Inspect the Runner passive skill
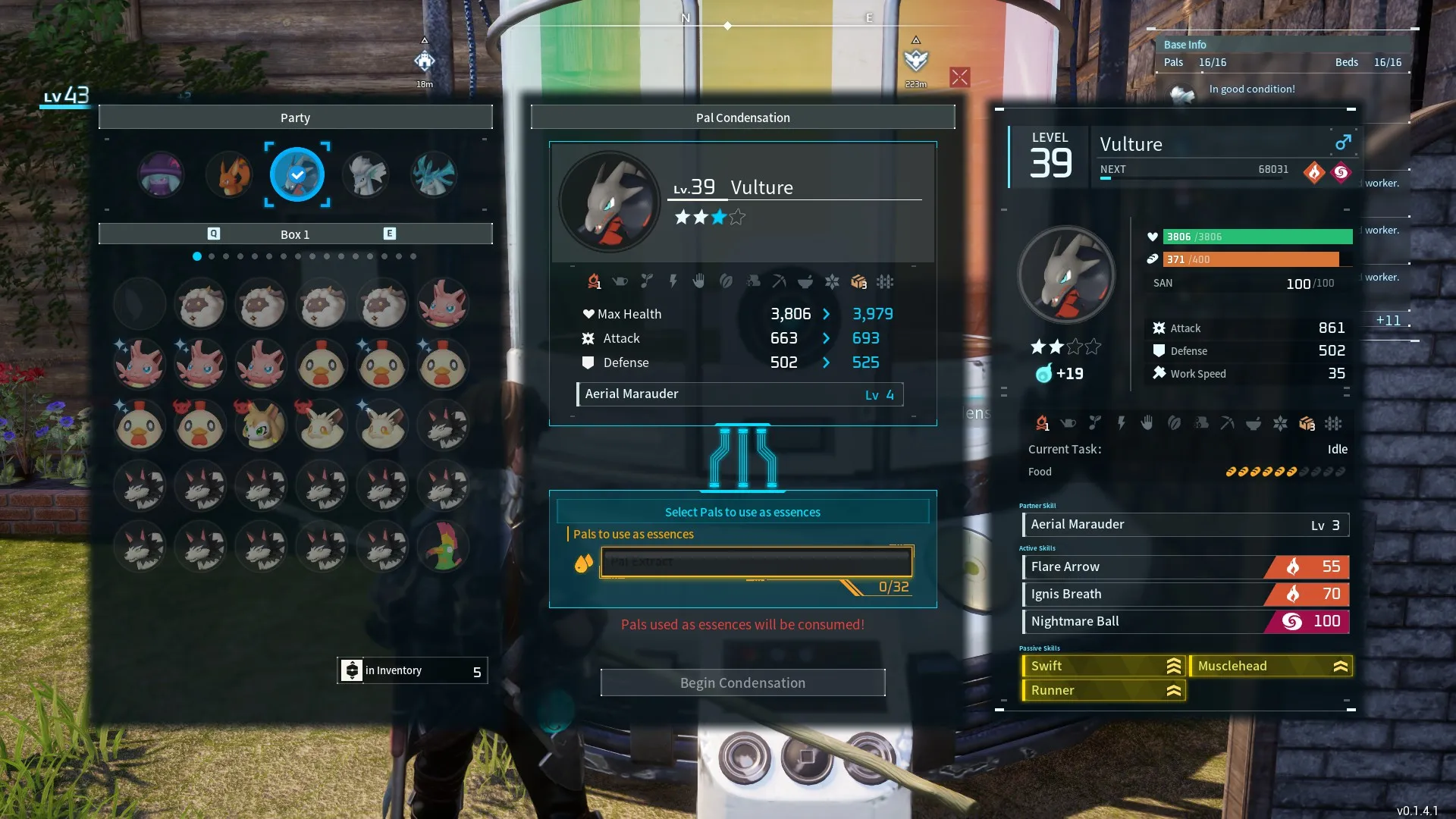The width and height of the screenshot is (1456, 819). pyautogui.click(x=1103, y=690)
